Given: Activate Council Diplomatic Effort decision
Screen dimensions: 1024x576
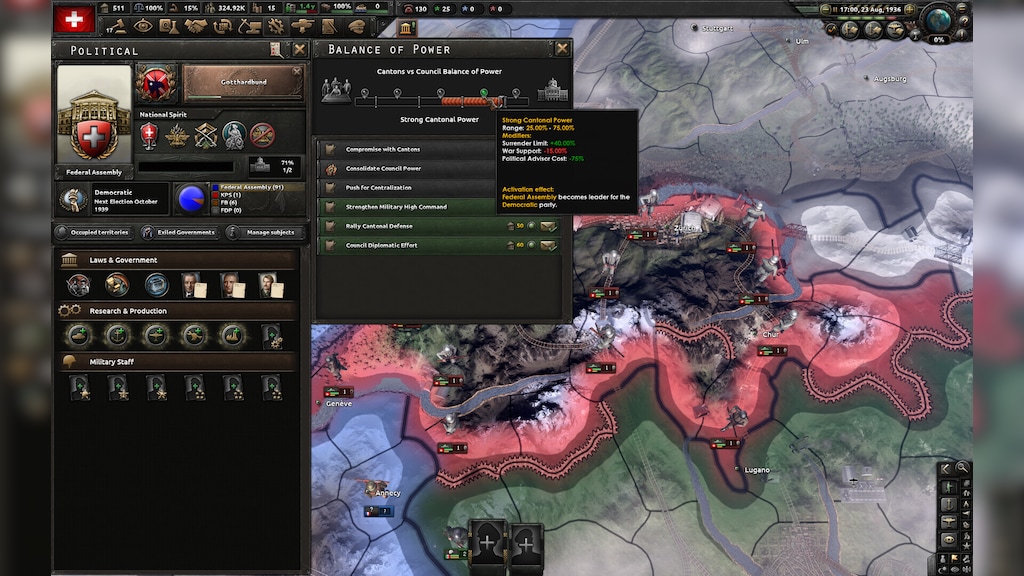Looking at the screenshot, I should click(549, 245).
